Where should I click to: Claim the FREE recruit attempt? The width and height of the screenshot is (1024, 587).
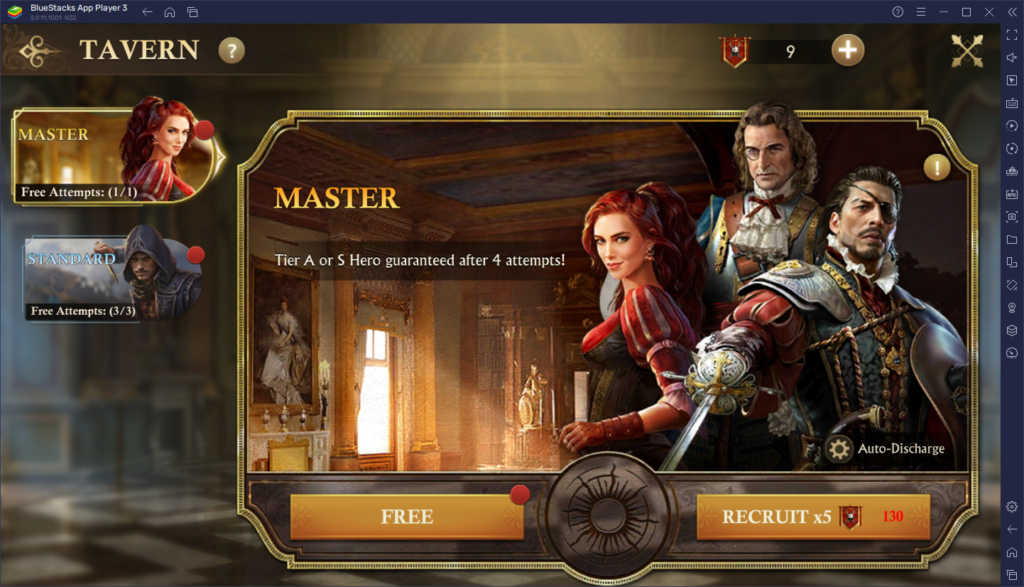click(407, 517)
